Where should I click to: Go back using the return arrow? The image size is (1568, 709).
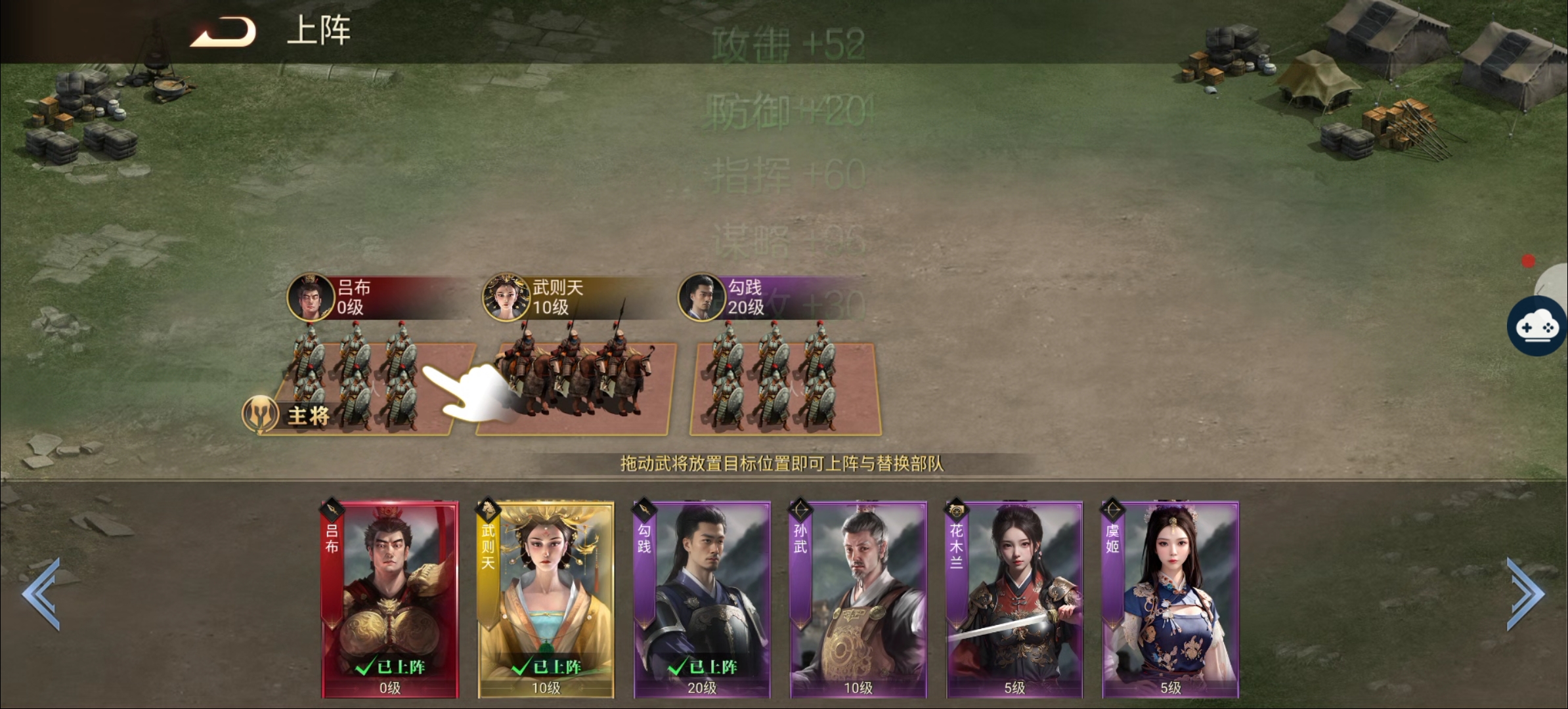click(224, 32)
